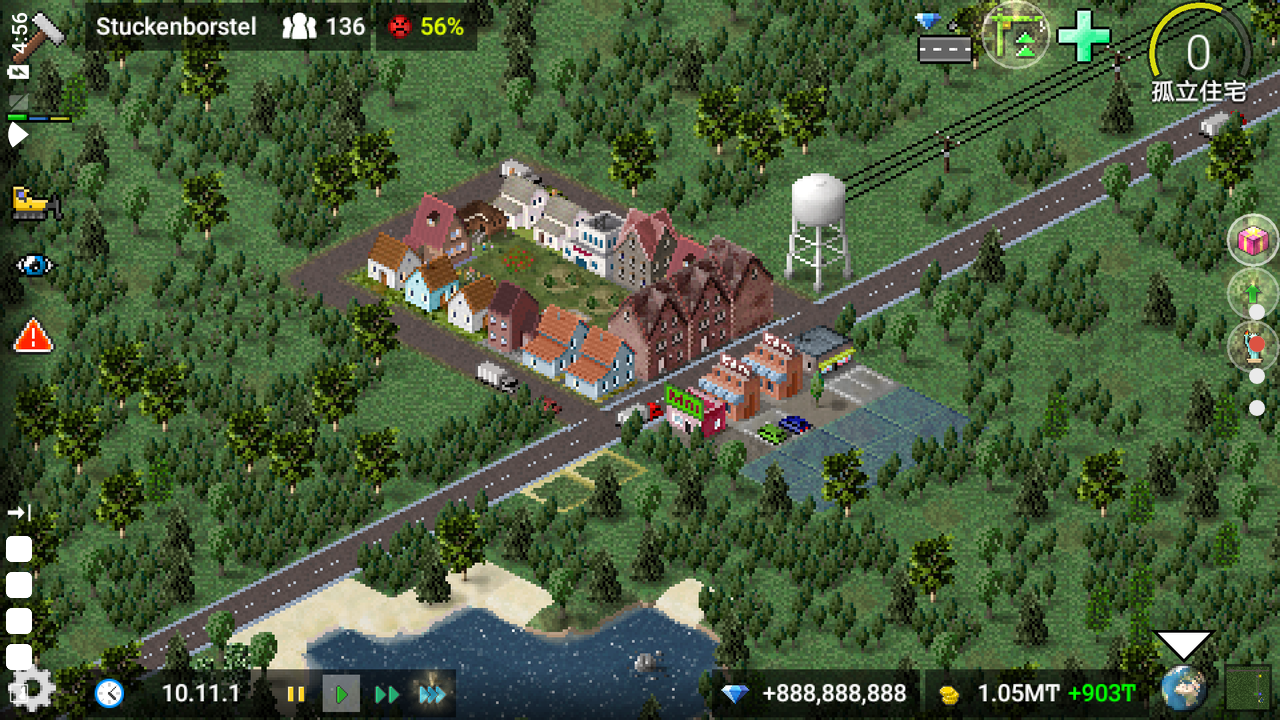
Task: Open the gear settings menu
Action: pos(31,689)
